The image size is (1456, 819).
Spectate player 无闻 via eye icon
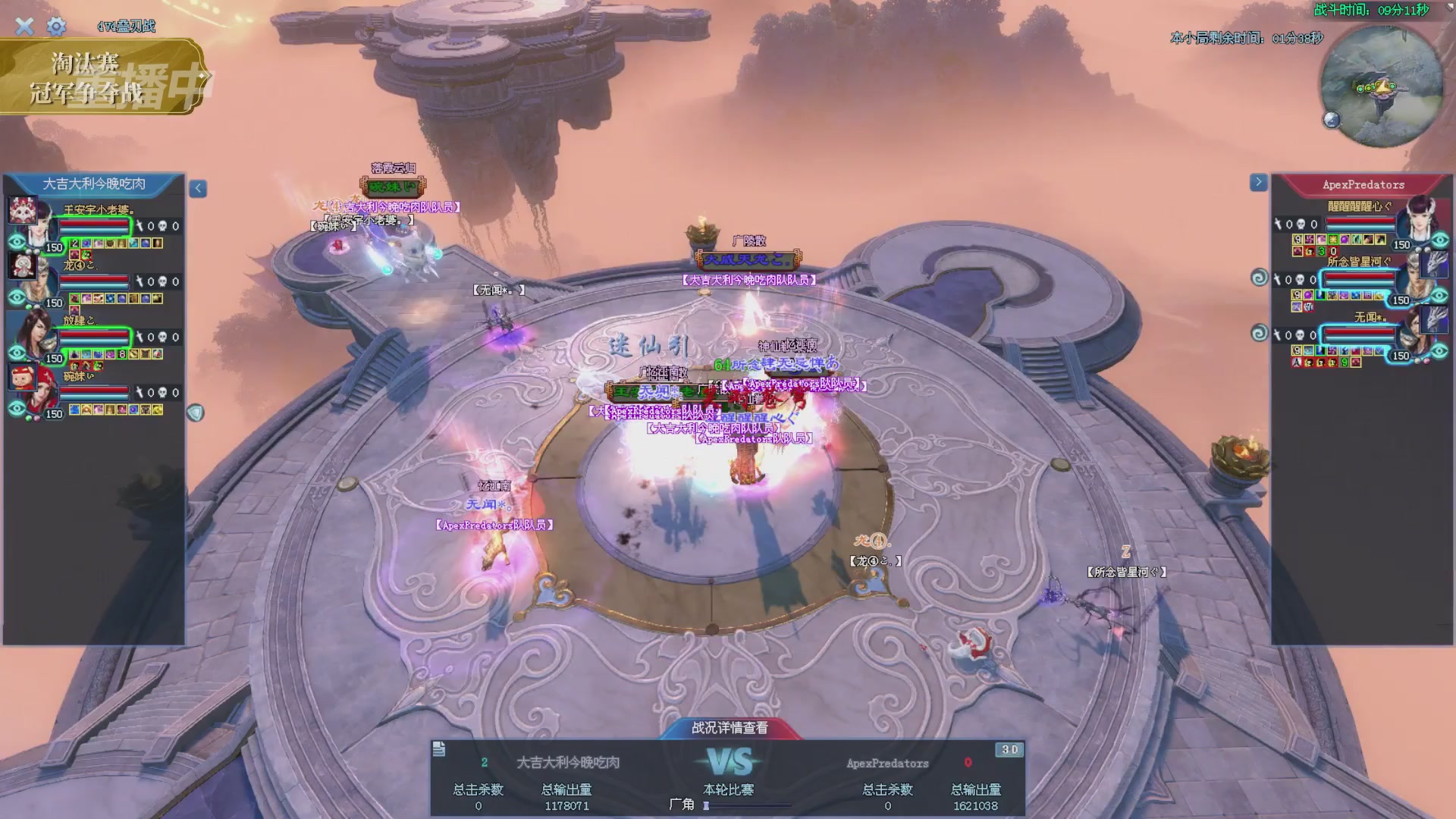point(1439,350)
